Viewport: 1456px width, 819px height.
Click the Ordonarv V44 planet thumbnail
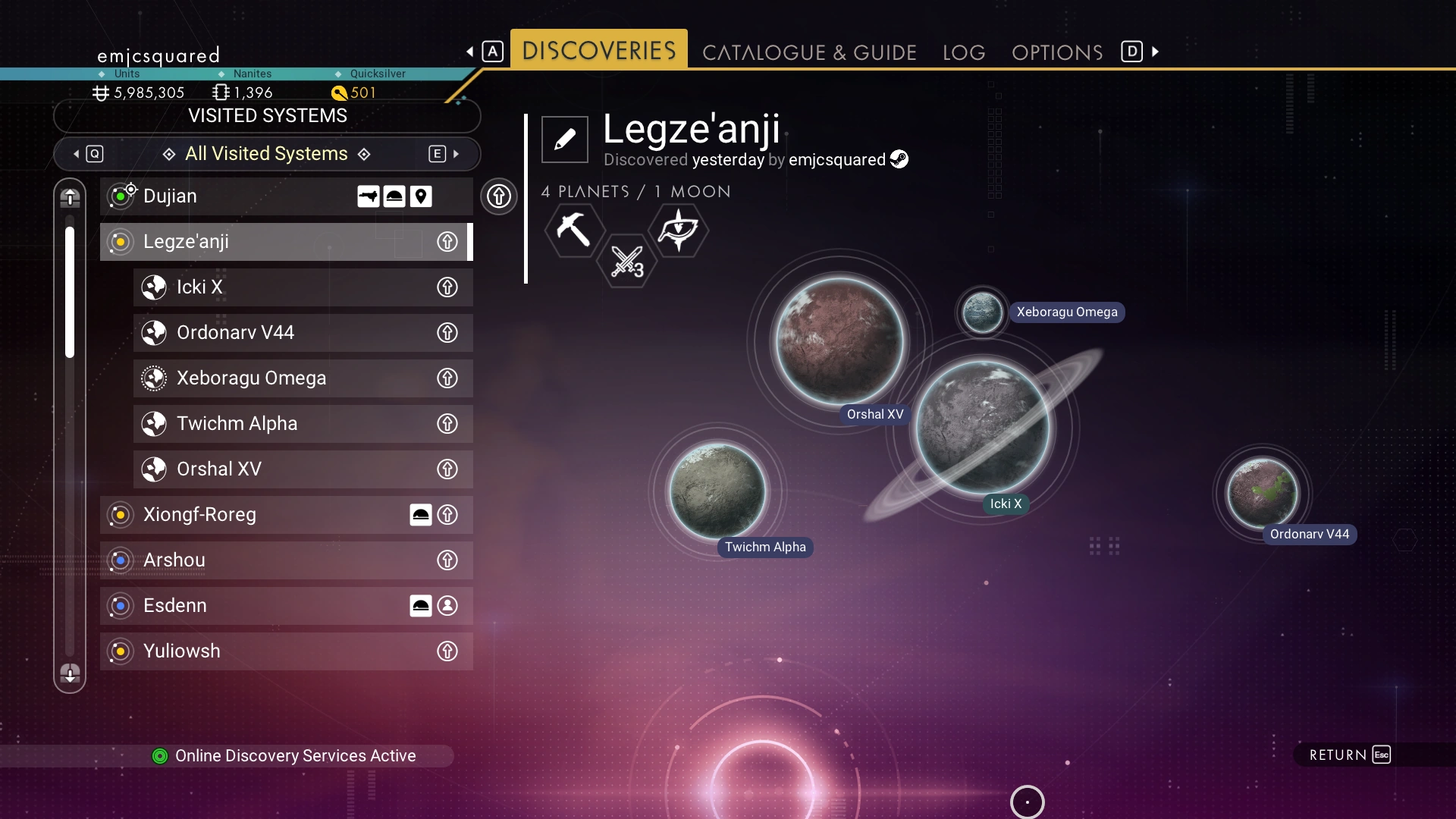coord(1263,493)
